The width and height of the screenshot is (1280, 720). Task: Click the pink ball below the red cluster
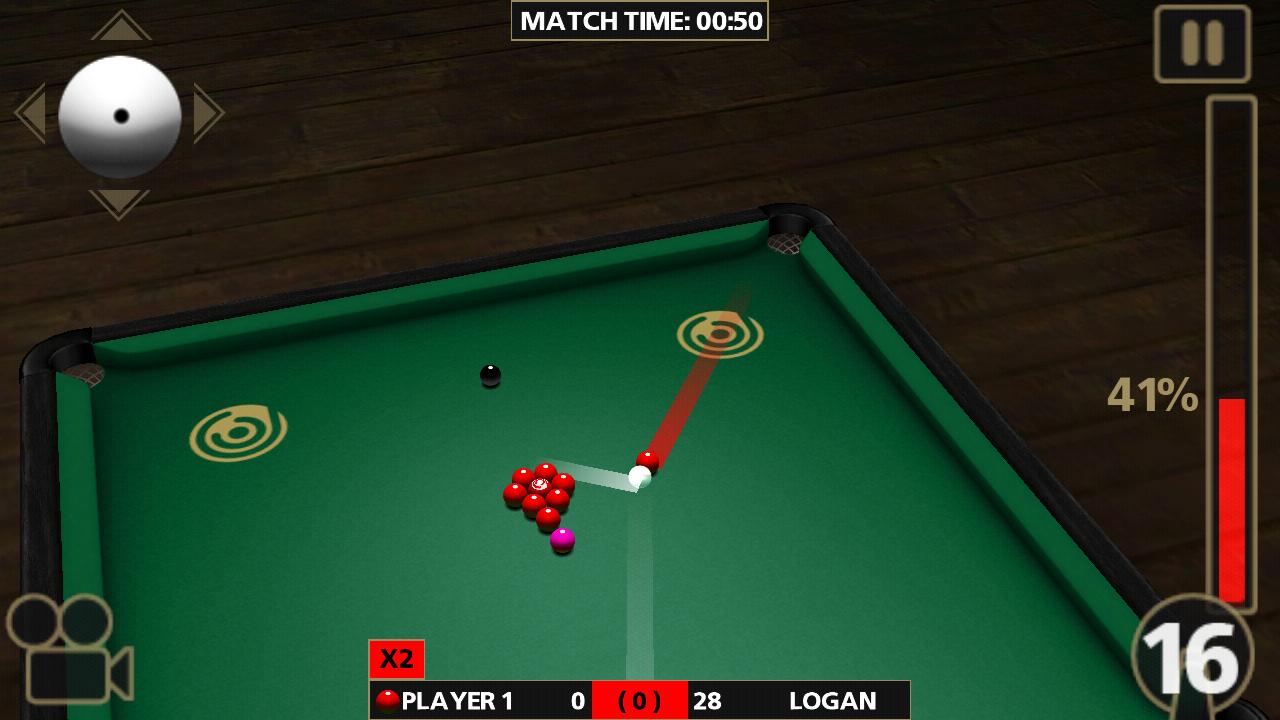[561, 541]
